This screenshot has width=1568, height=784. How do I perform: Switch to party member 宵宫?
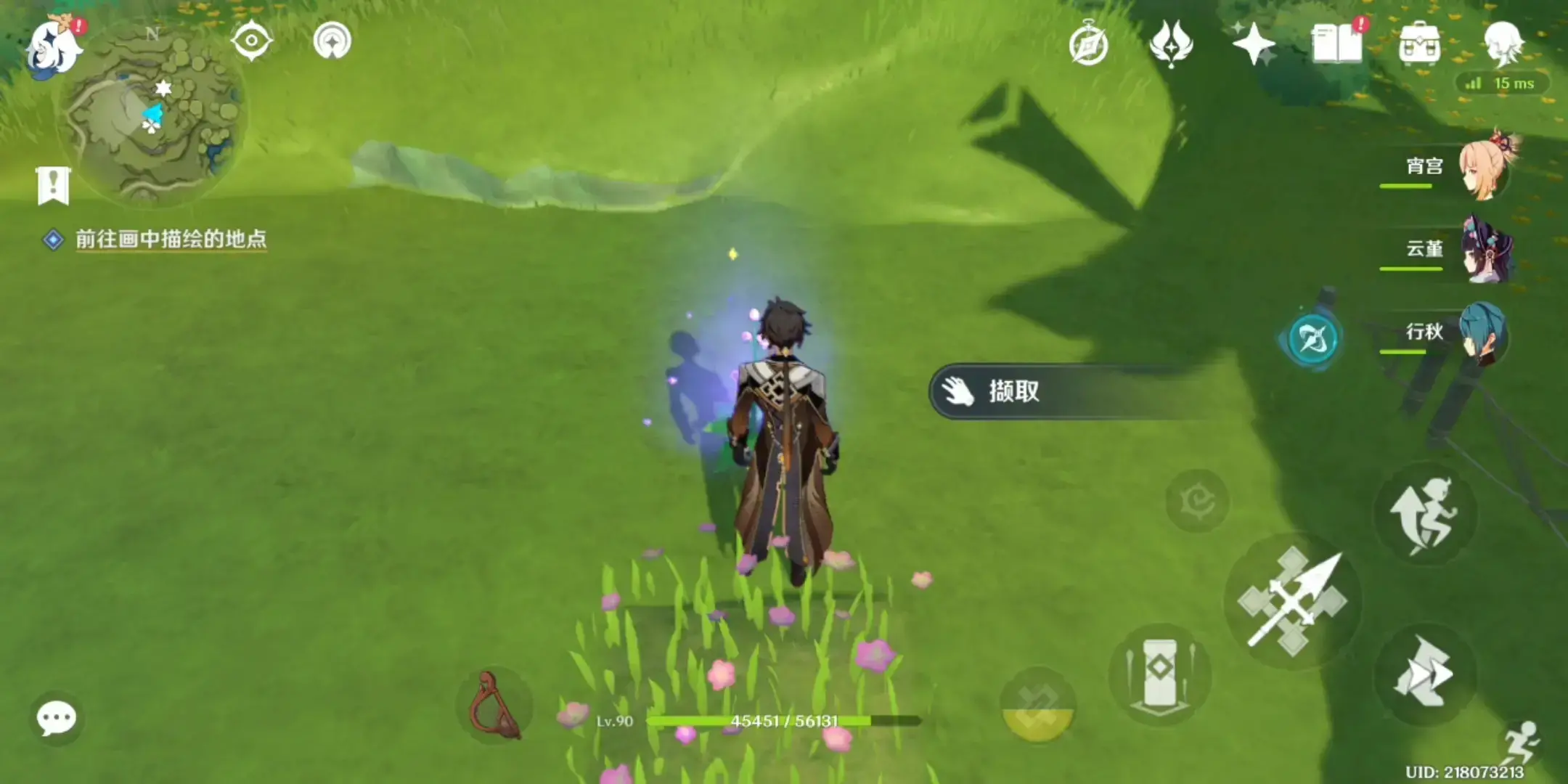(x=1483, y=168)
